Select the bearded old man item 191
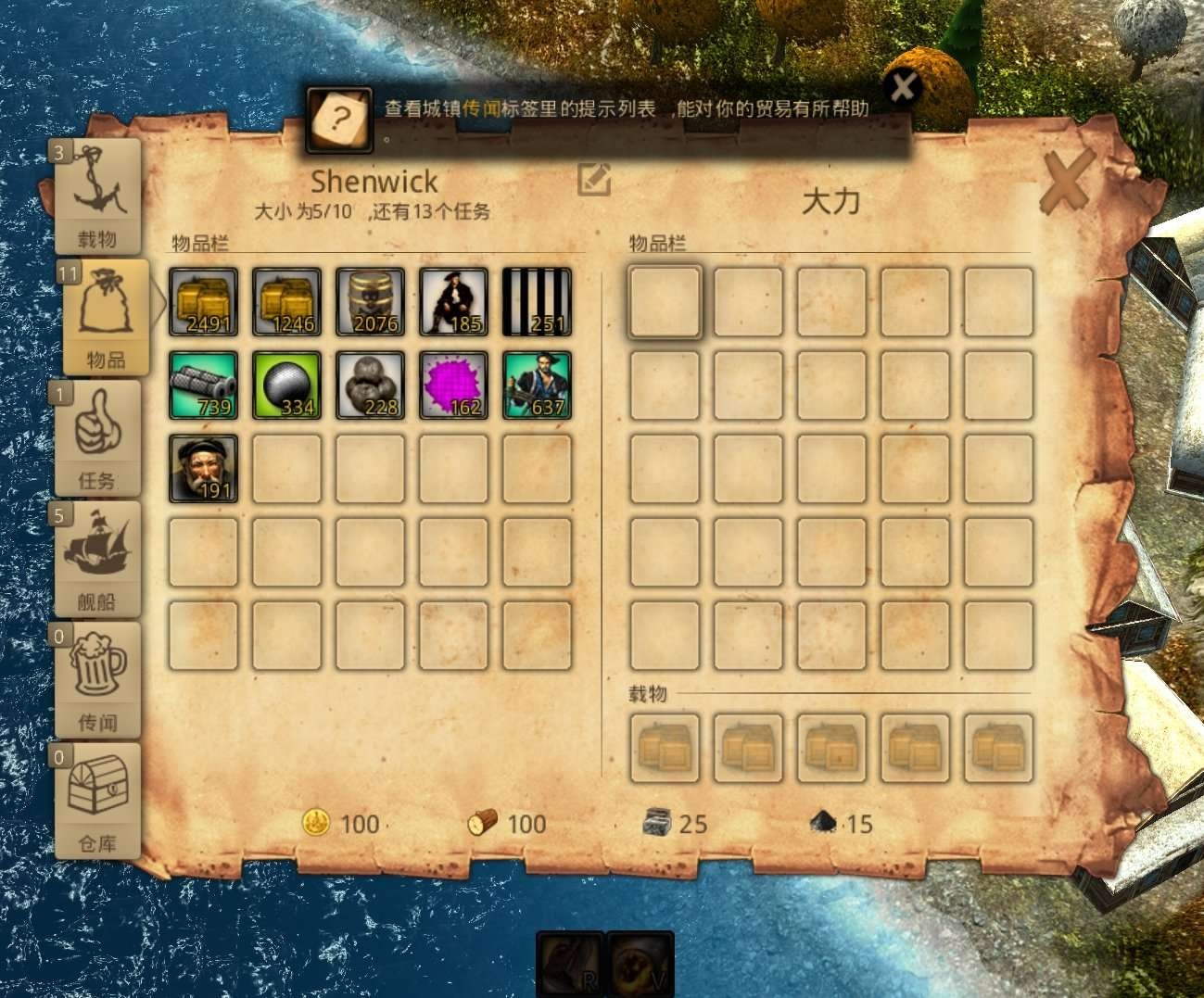Screen dimensions: 1204x998 click(x=204, y=468)
